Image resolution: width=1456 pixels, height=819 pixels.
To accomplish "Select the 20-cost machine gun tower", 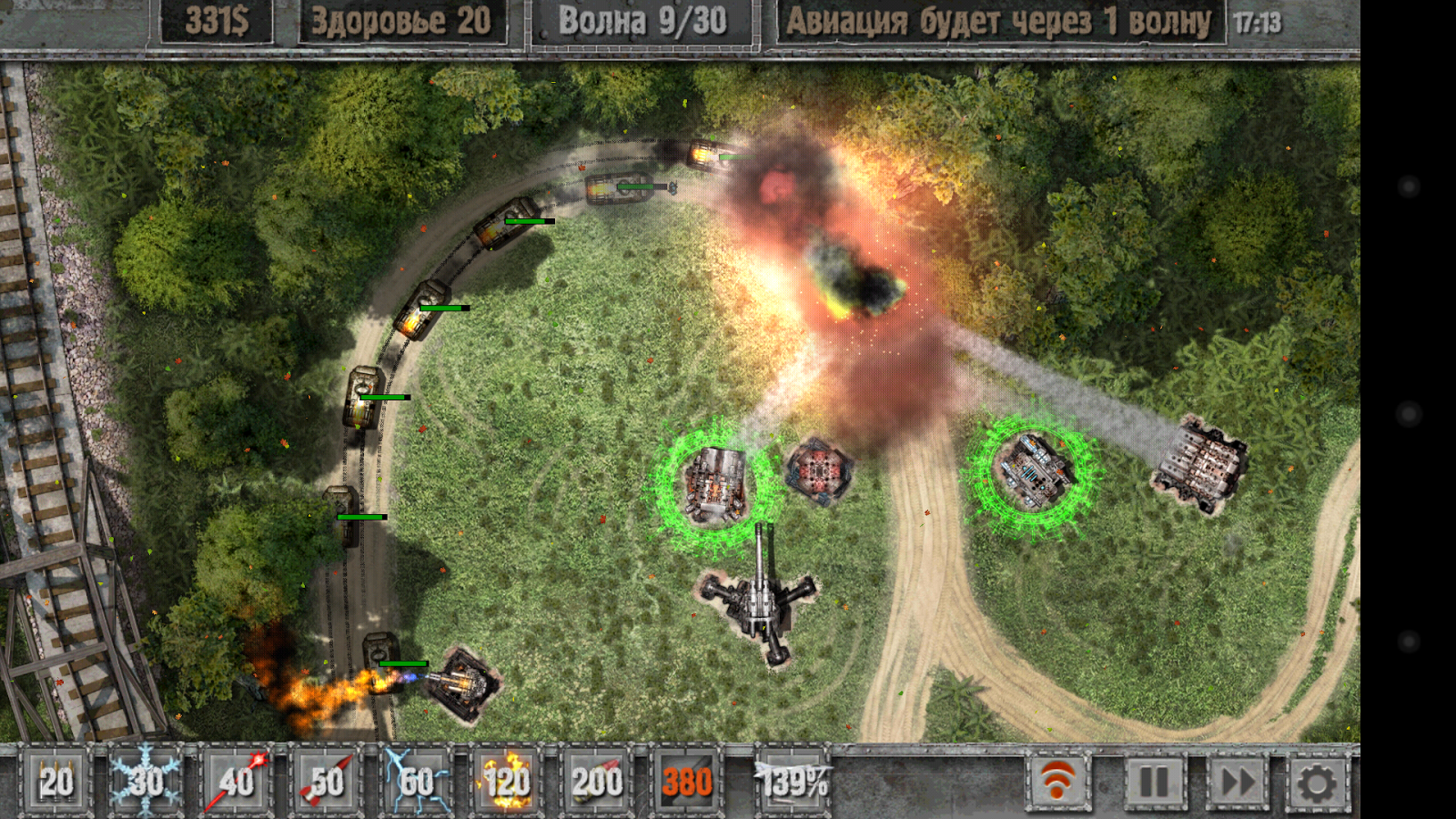I will point(56,781).
